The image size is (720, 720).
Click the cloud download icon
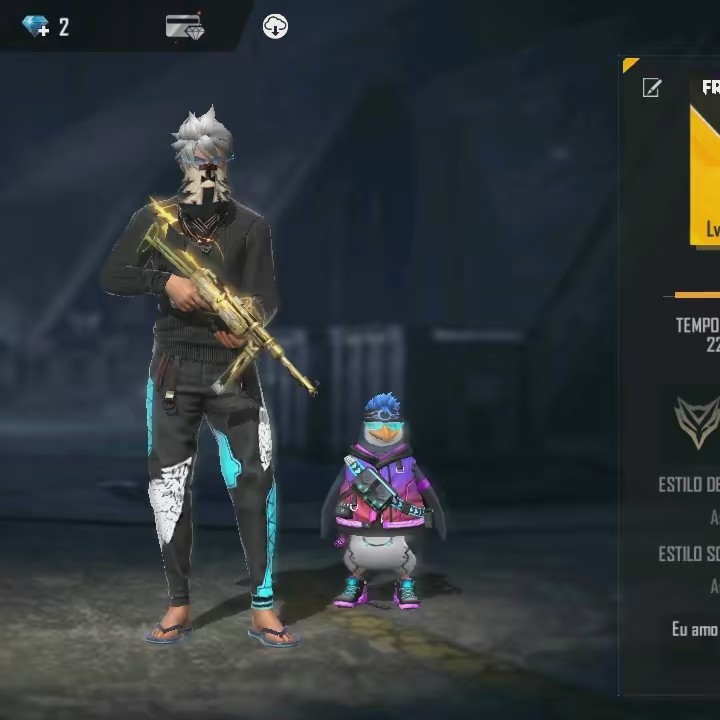click(275, 27)
